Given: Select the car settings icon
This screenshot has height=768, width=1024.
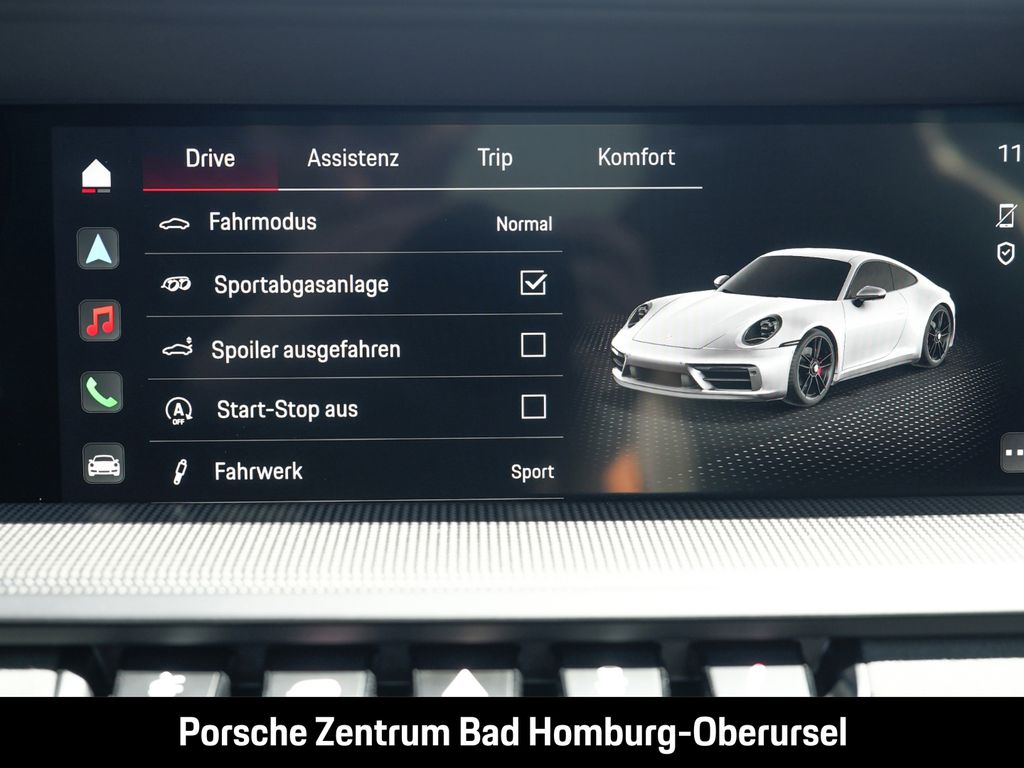Looking at the screenshot, I should point(104,464).
